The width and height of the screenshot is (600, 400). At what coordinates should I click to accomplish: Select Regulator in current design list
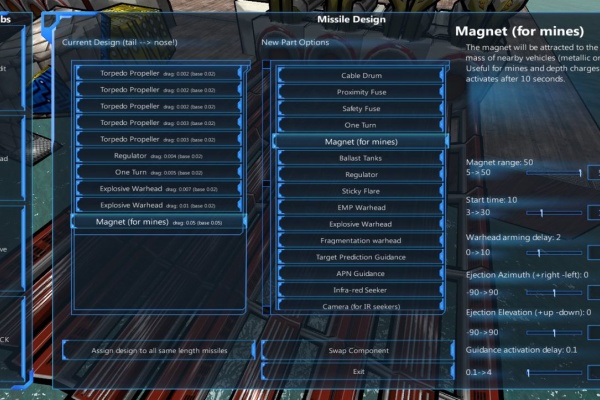pos(160,156)
